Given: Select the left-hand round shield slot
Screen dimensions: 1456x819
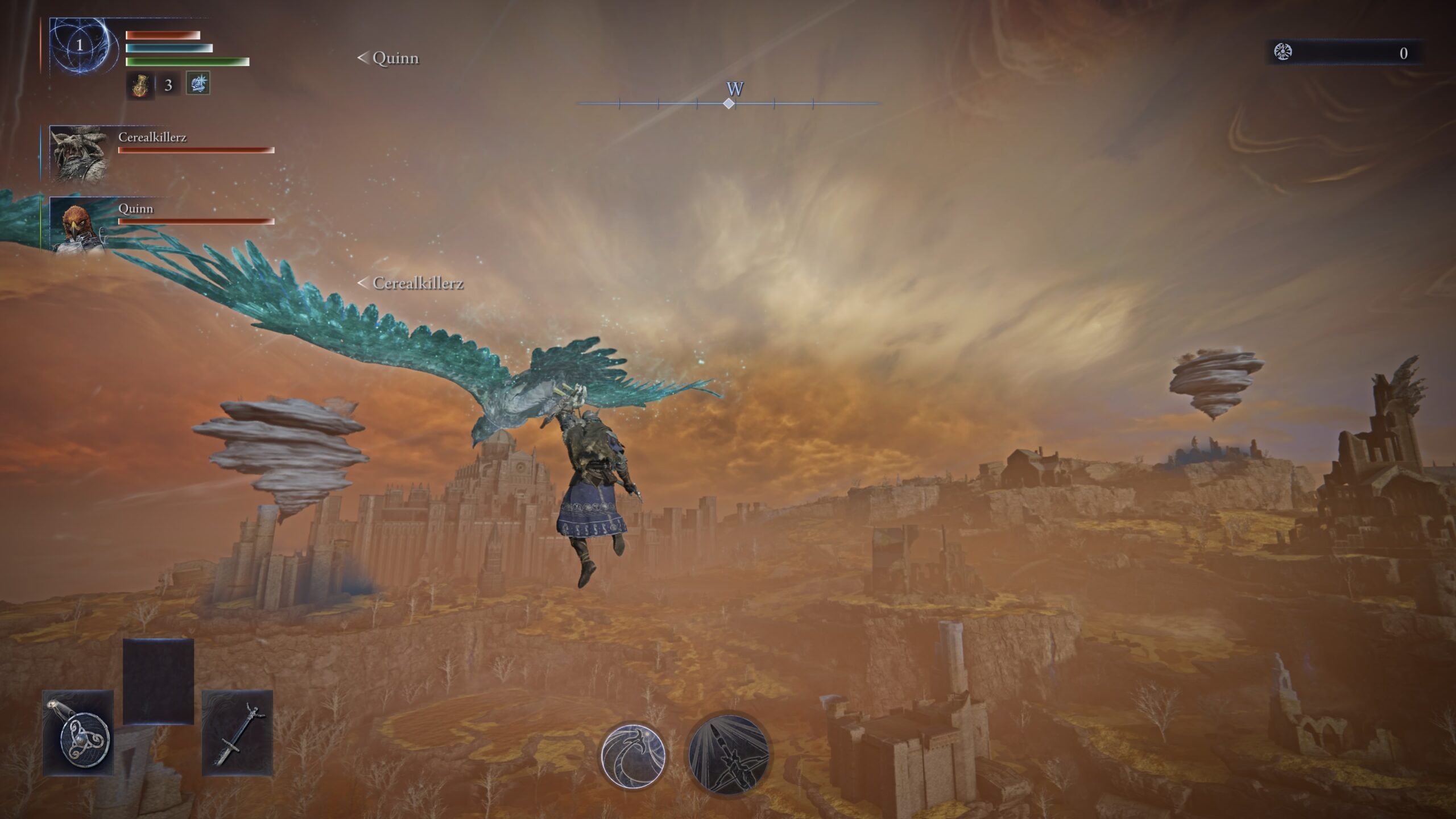Looking at the screenshot, I should [x=78, y=733].
